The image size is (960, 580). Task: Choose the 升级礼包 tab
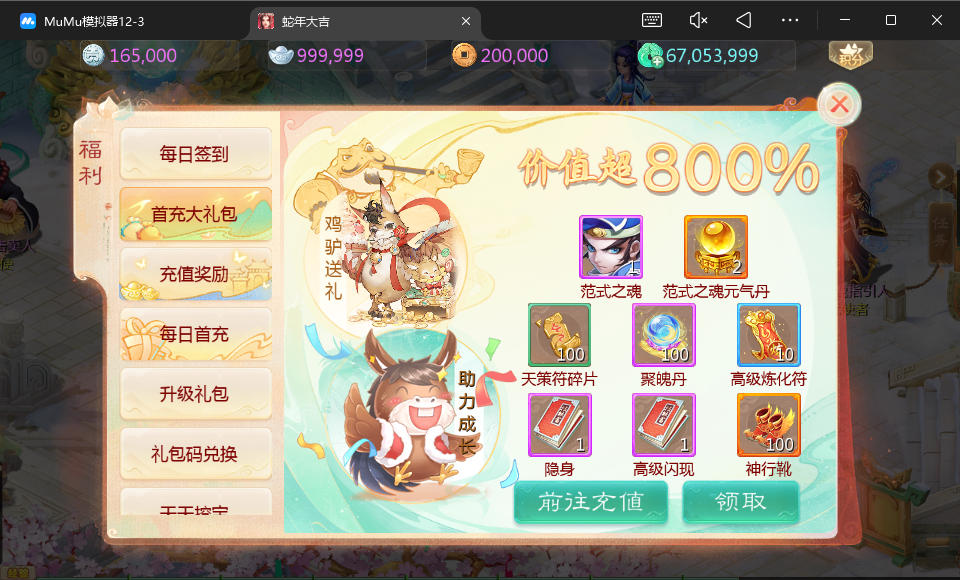pyautogui.click(x=195, y=394)
